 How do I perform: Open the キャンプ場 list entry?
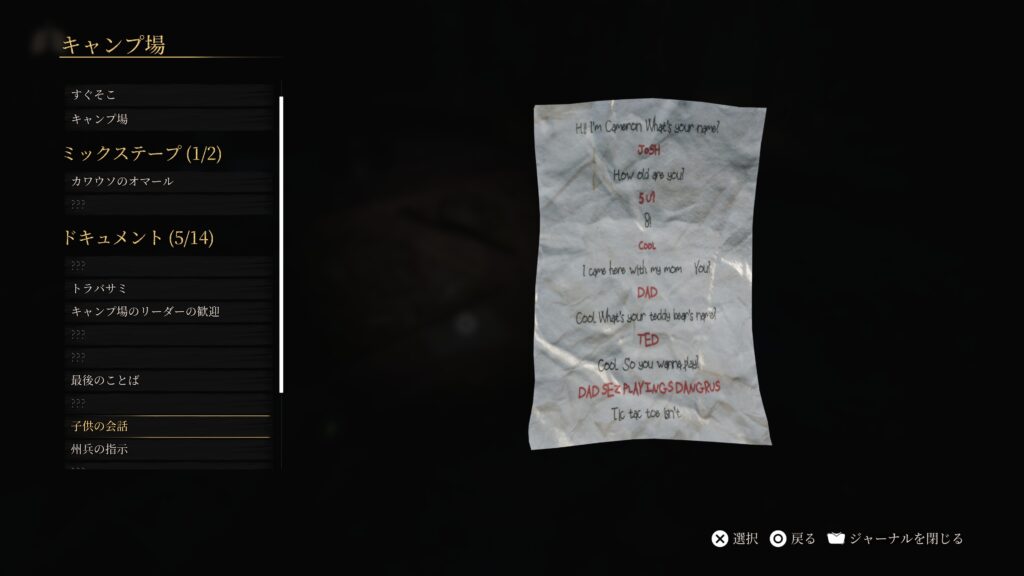[165, 119]
